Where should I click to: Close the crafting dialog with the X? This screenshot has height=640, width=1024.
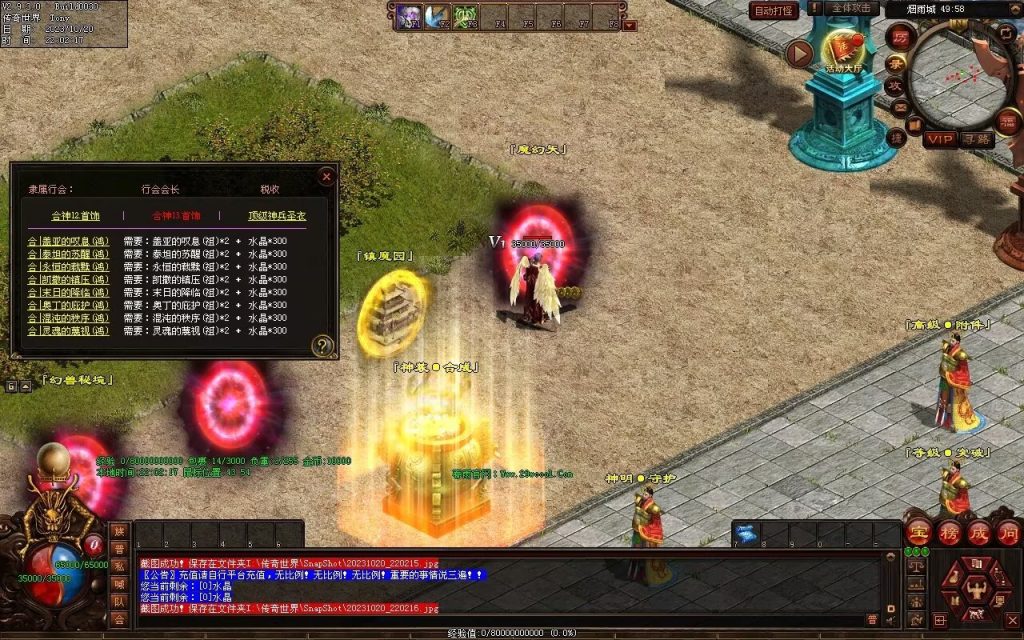pyautogui.click(x=326, y=176)
